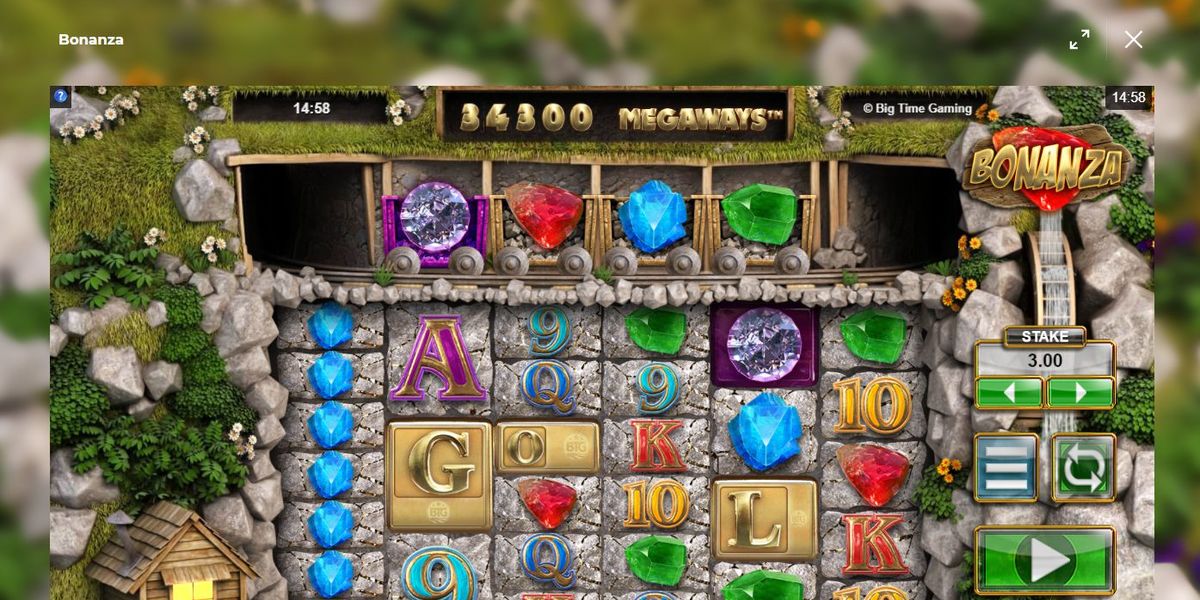The image size is (1200, 600).
Task: Increase the stake with the right arrow
Action: click(x=1080, y=392)
